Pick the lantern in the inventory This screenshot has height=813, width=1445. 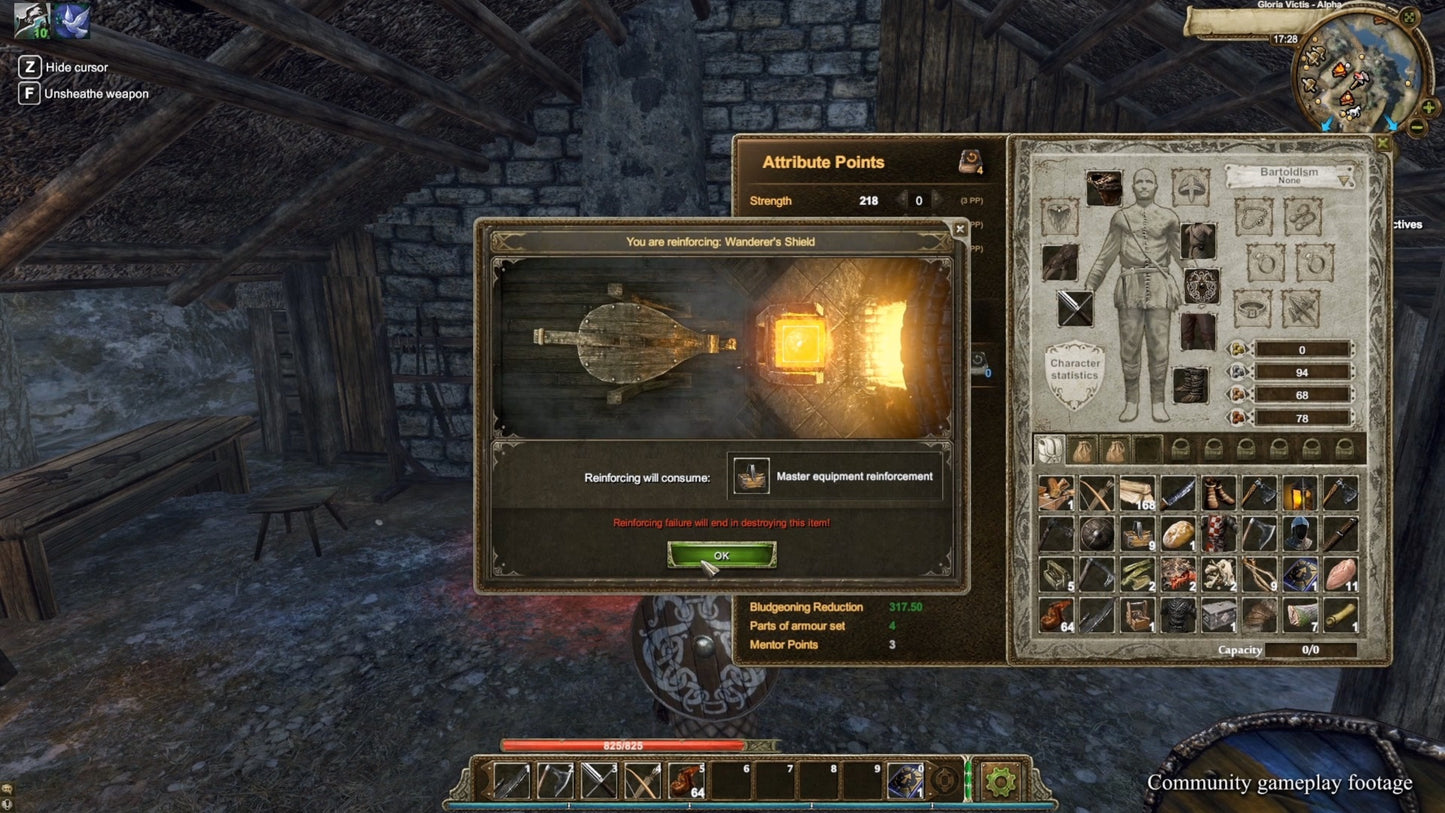point(1299,493)
